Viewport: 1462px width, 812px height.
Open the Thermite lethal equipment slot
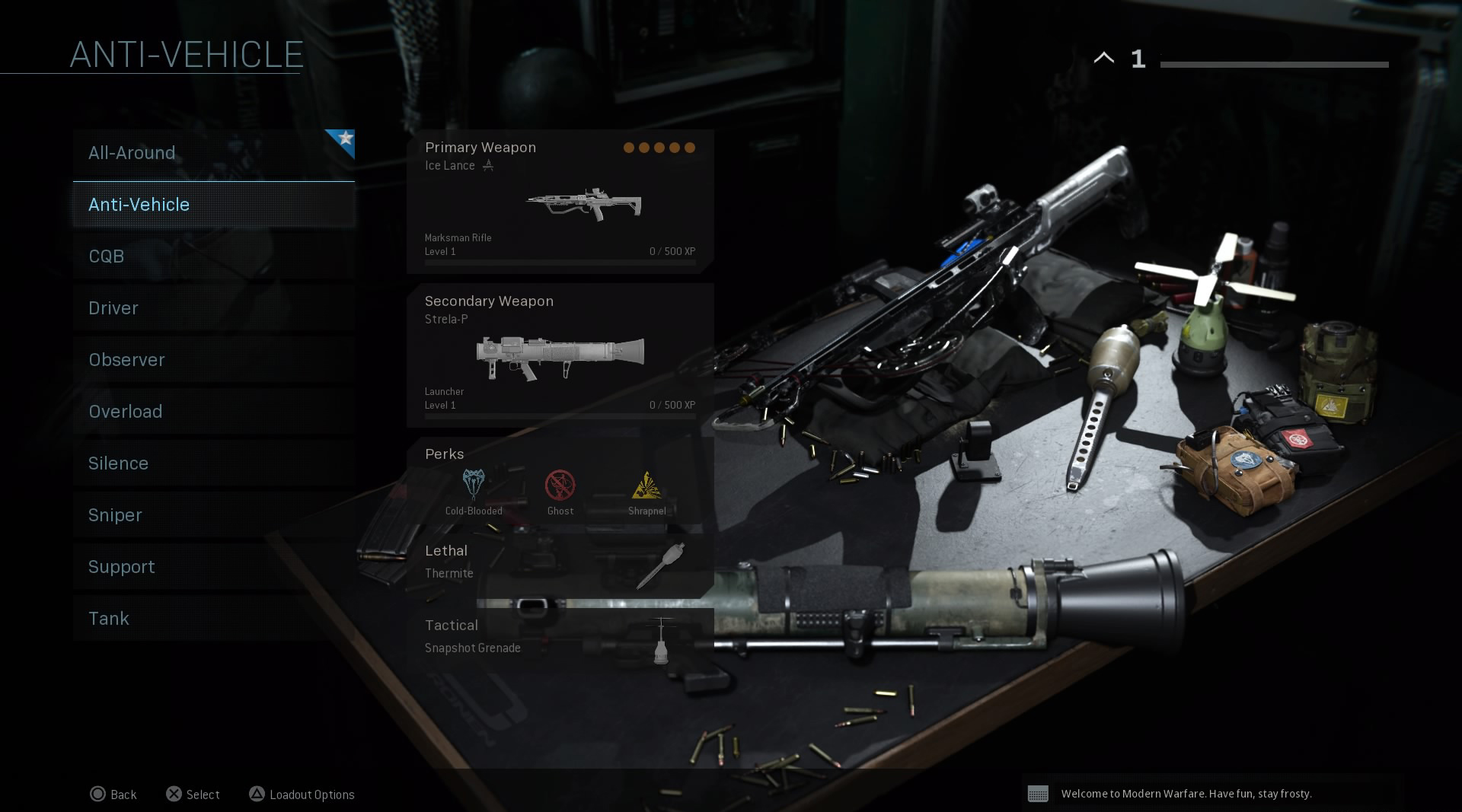tap(560, 562)
